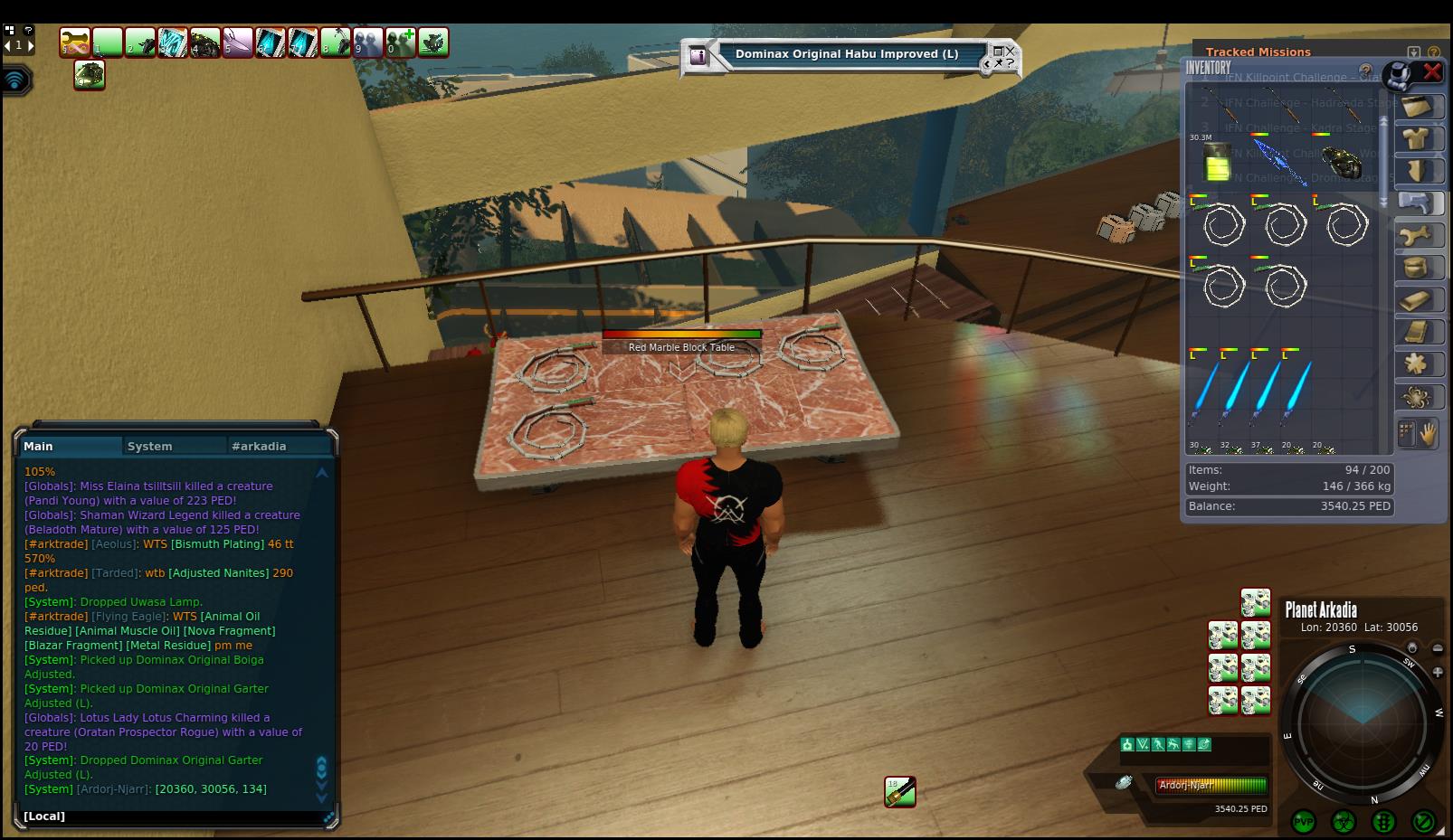This screenshot has width=1453, height=840.
Task: Open the clothing category in inventory
Action: click(1416, 138)
